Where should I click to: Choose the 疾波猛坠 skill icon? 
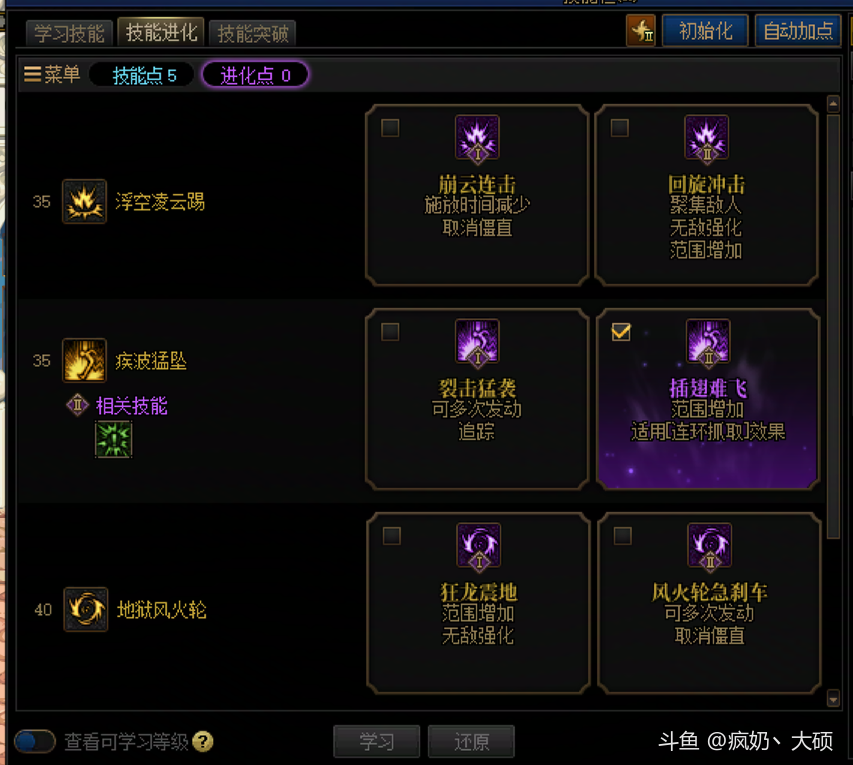[x=84, y=360]
